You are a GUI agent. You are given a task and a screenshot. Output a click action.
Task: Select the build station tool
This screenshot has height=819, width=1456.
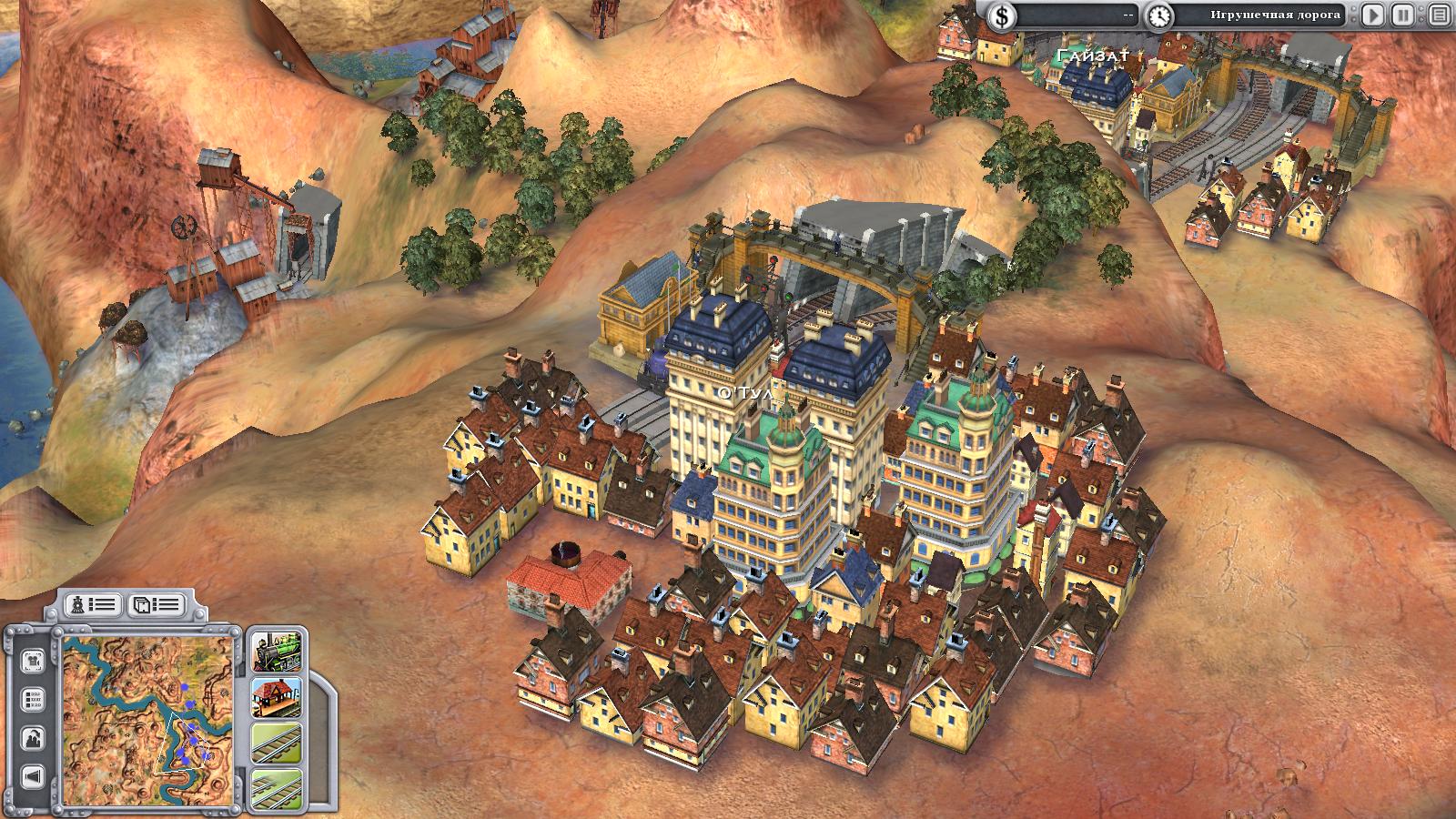tap(277, 698)
